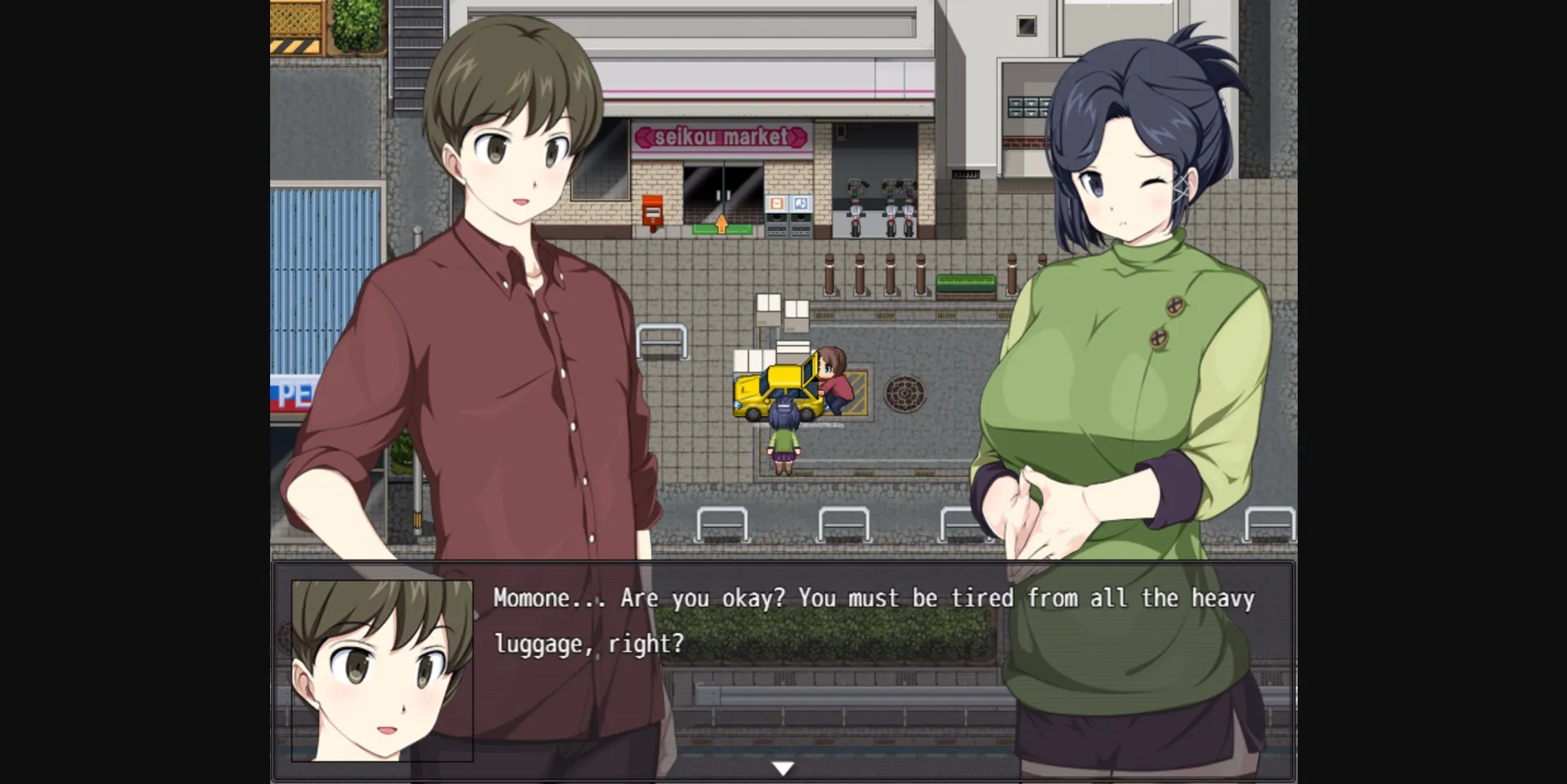
Task: Click the orange entrance arrow at the market door
Action: click(722, 225)
